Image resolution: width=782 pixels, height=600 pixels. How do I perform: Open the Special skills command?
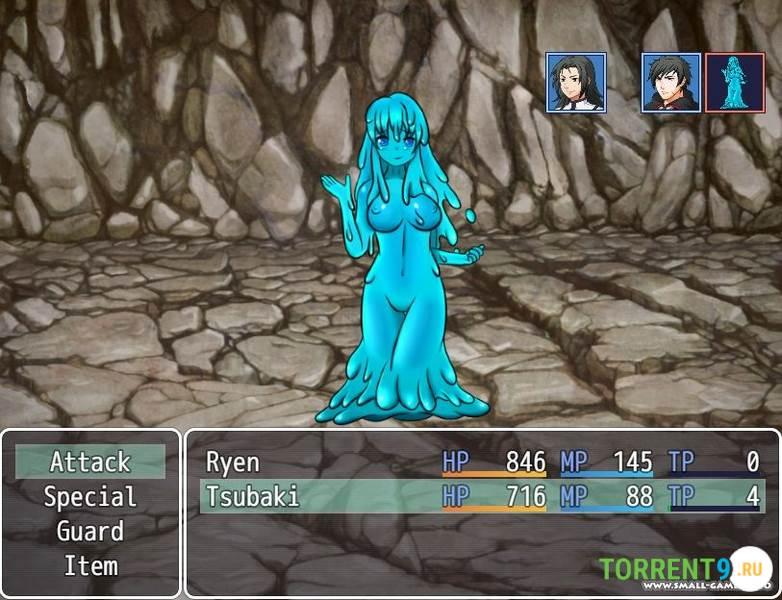[x=90, y=497]
